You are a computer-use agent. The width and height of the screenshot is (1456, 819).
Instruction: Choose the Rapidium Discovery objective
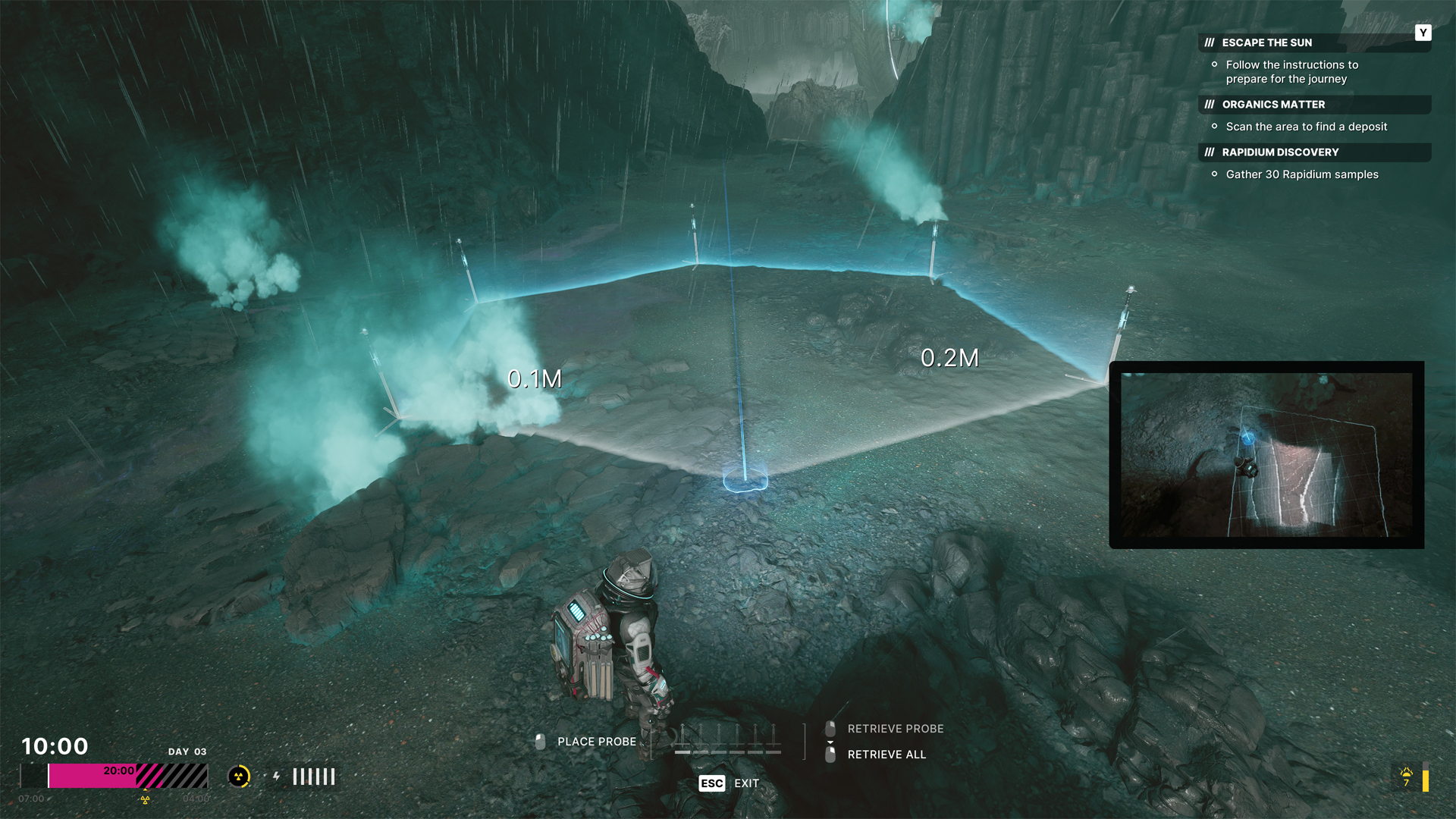1280,152
